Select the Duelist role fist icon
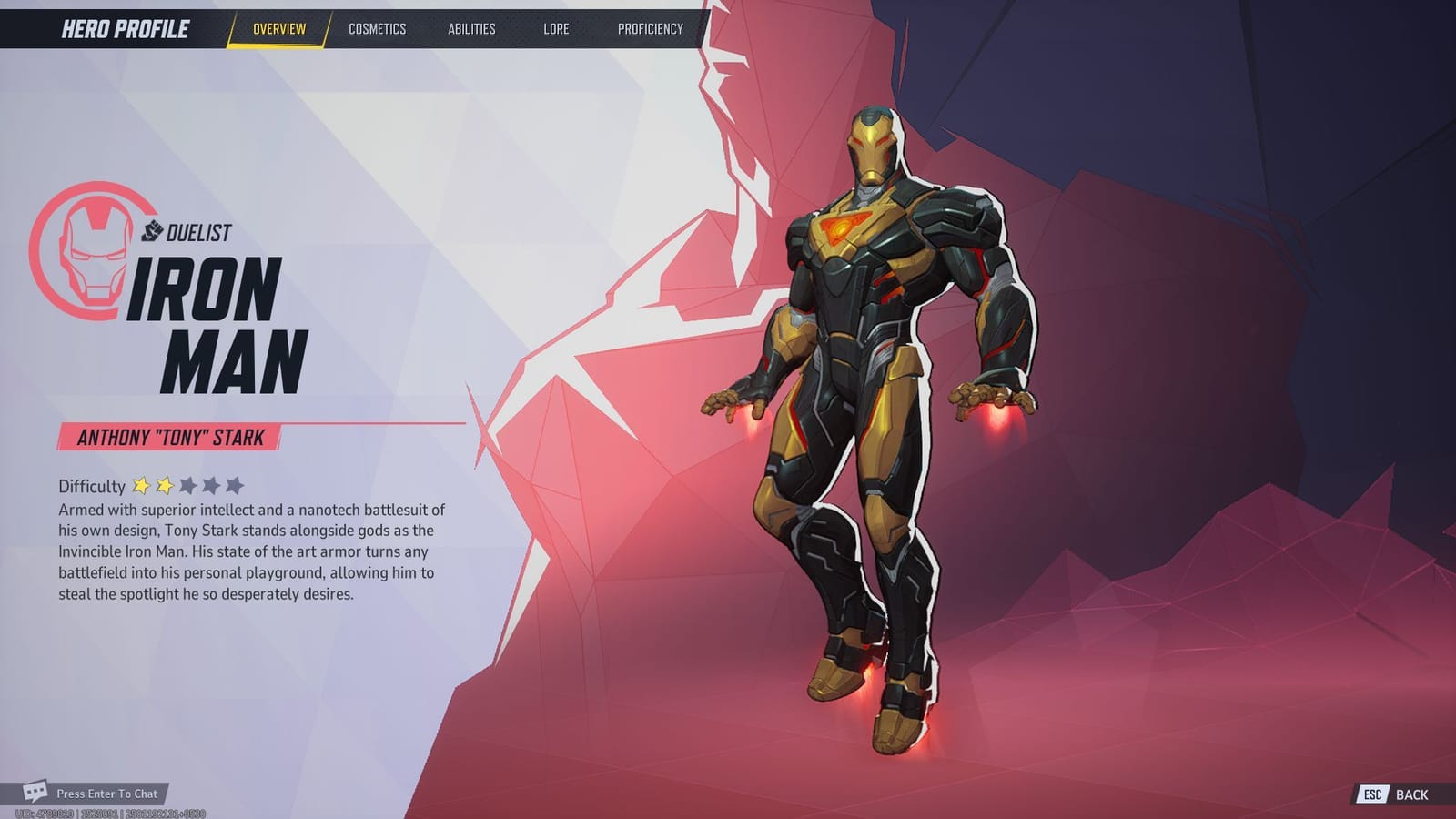1456x819 pixels. [x=153, y=232]
